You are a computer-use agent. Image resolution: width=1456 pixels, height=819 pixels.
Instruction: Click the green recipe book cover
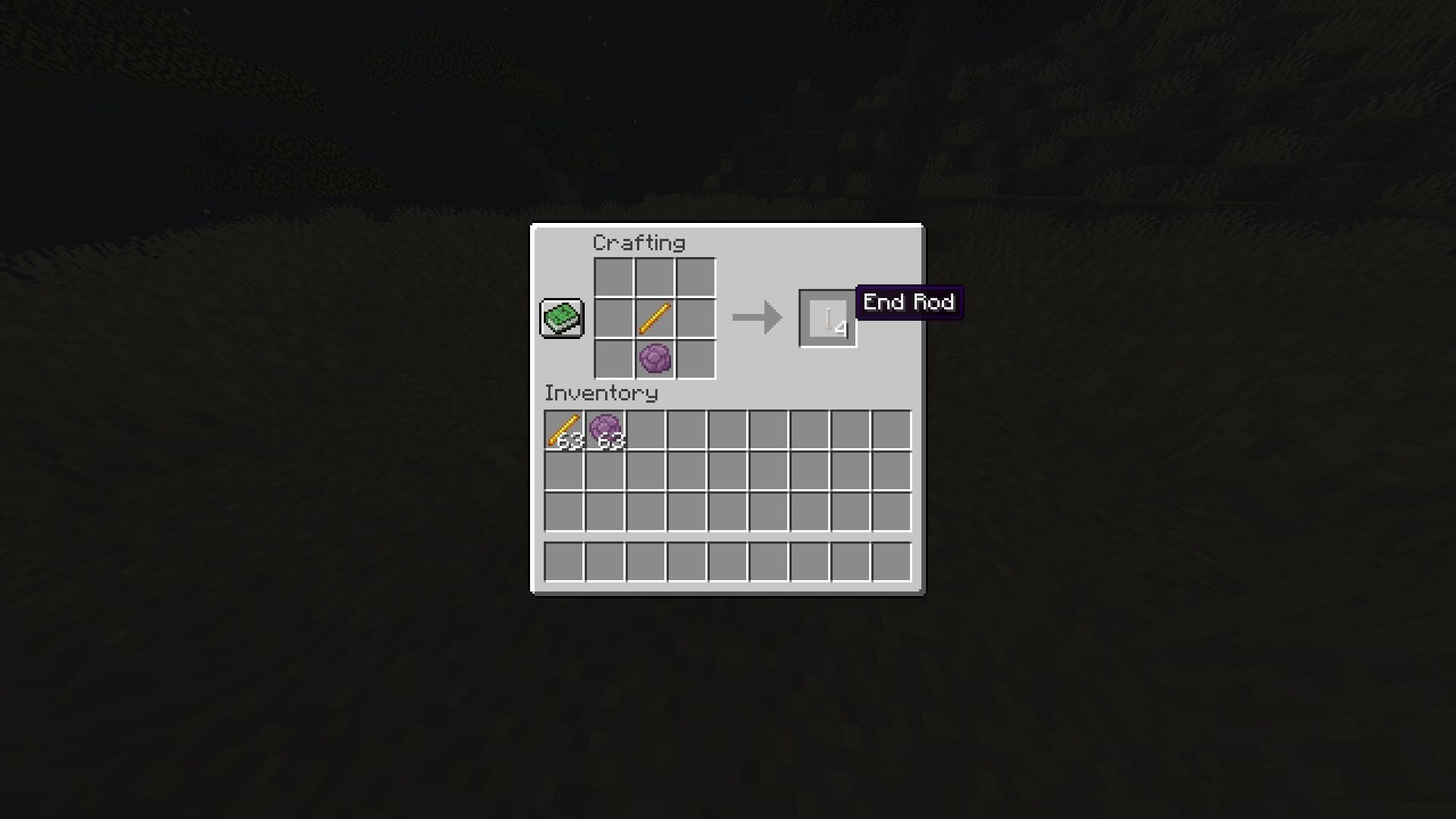point(561,317)
